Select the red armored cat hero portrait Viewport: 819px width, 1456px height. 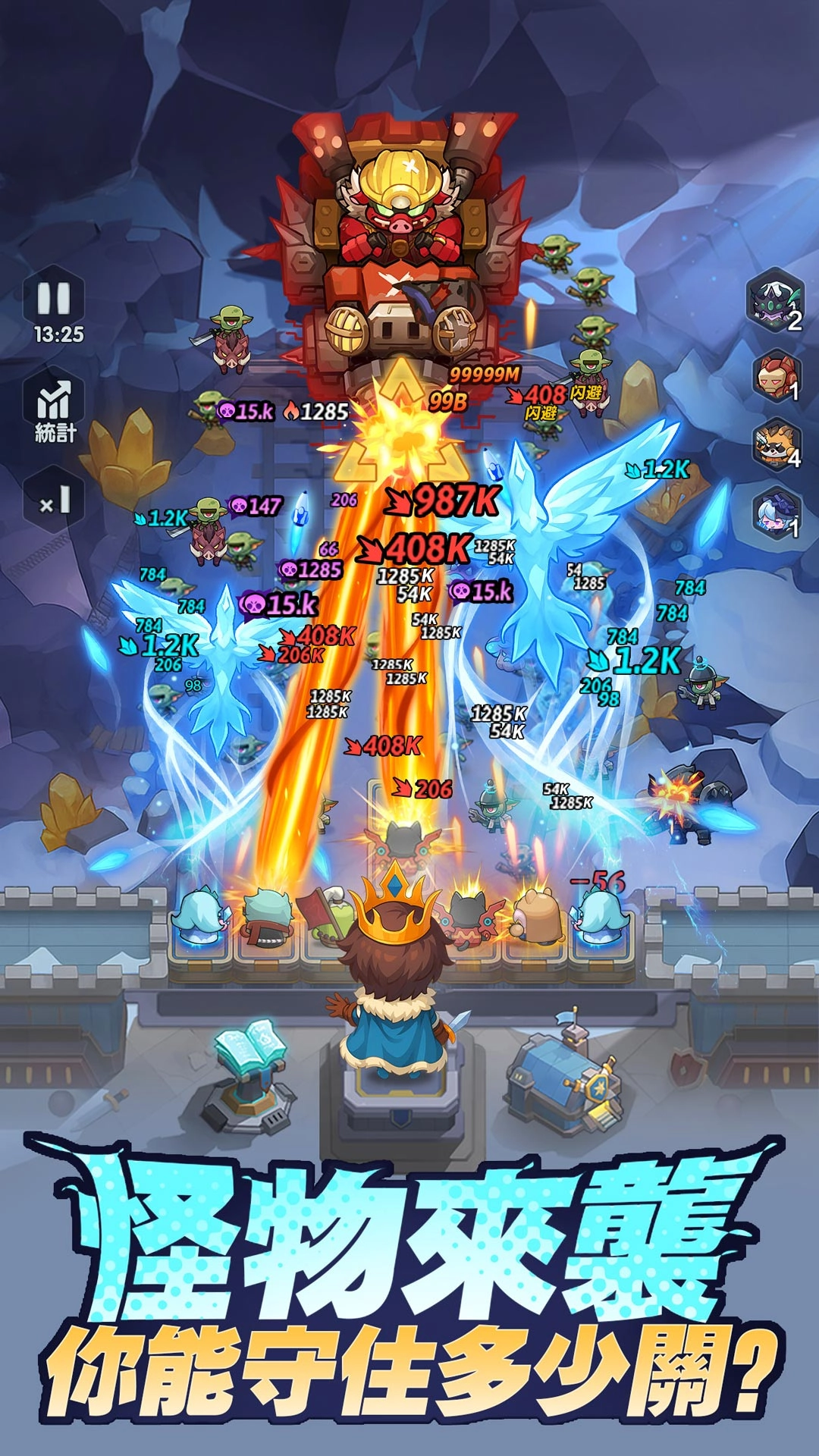tap(775, 375)
